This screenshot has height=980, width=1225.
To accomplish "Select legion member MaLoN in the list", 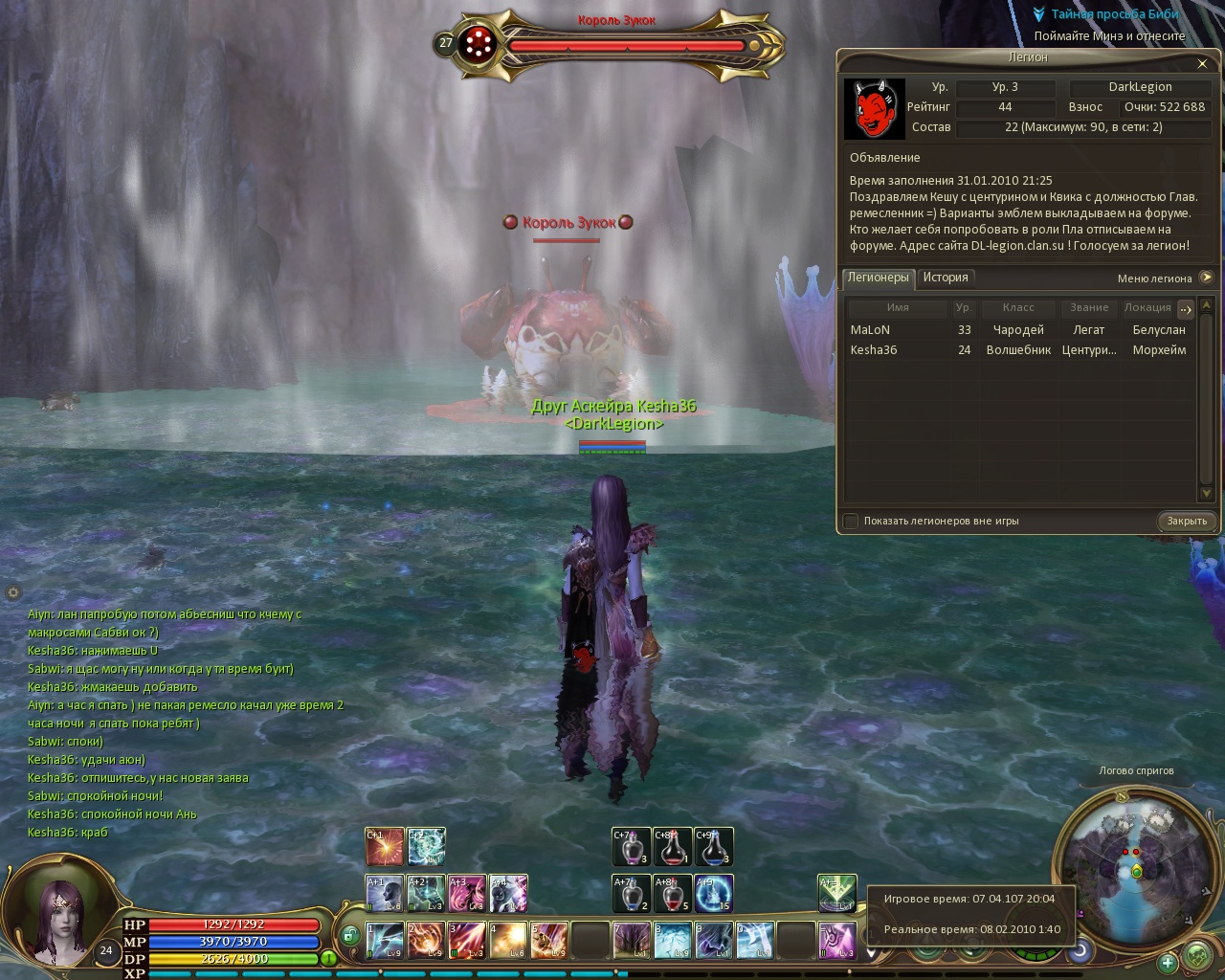I will 870,330.
